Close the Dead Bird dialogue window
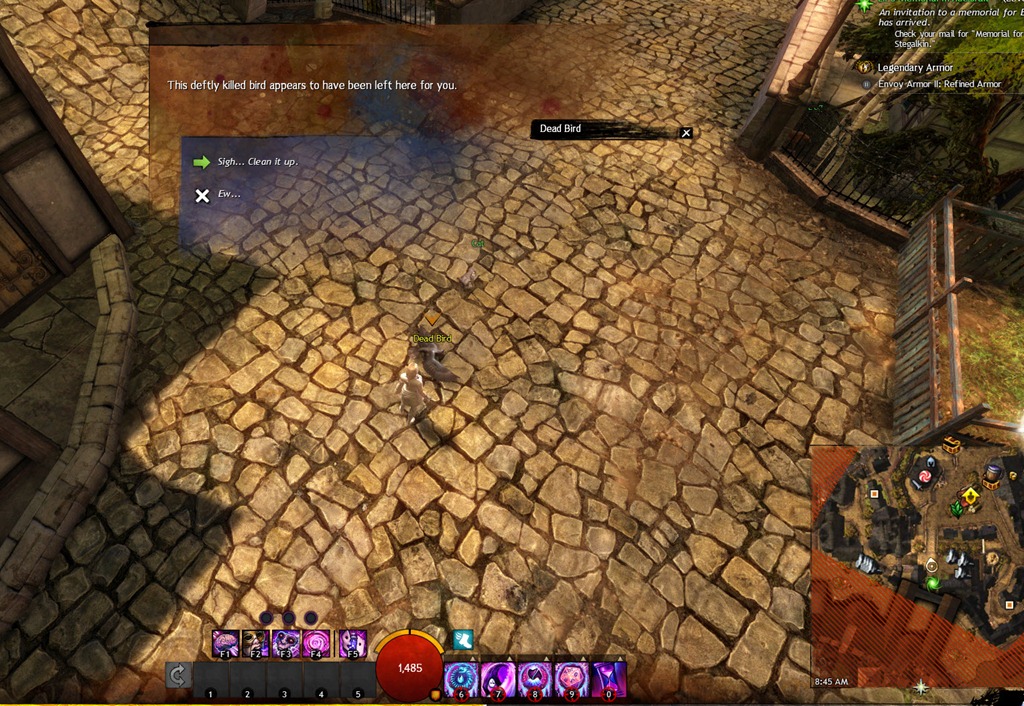The height and width of the screenshot is (706, 1024). 686,133
